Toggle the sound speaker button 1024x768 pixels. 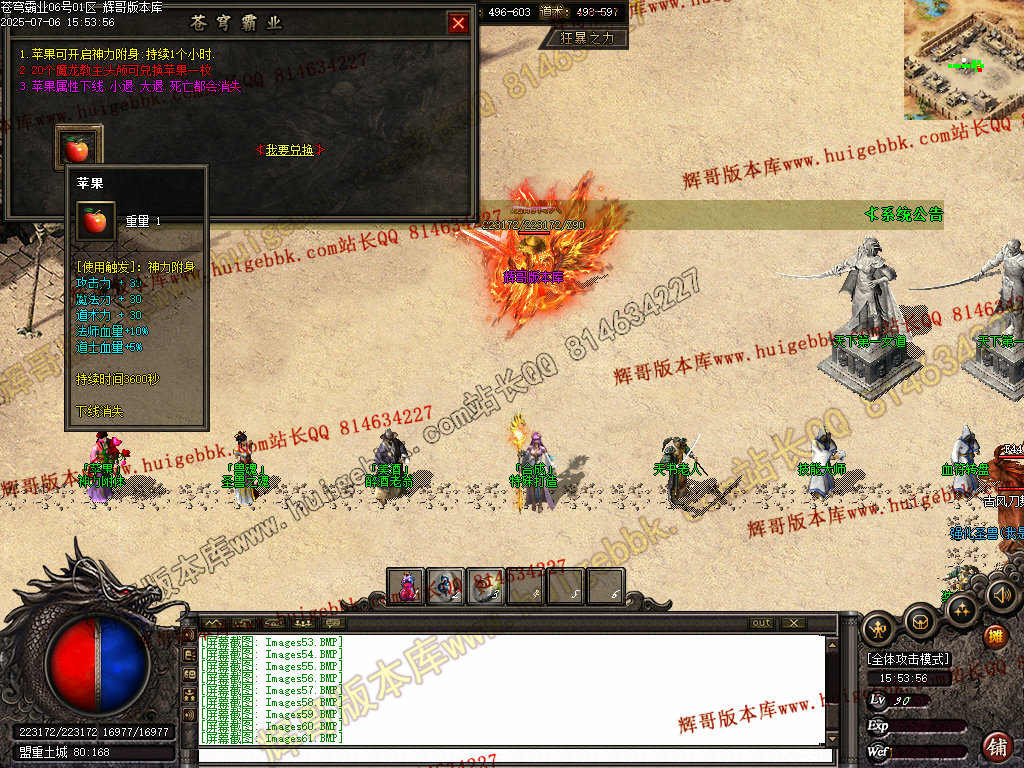point(1001,596)
